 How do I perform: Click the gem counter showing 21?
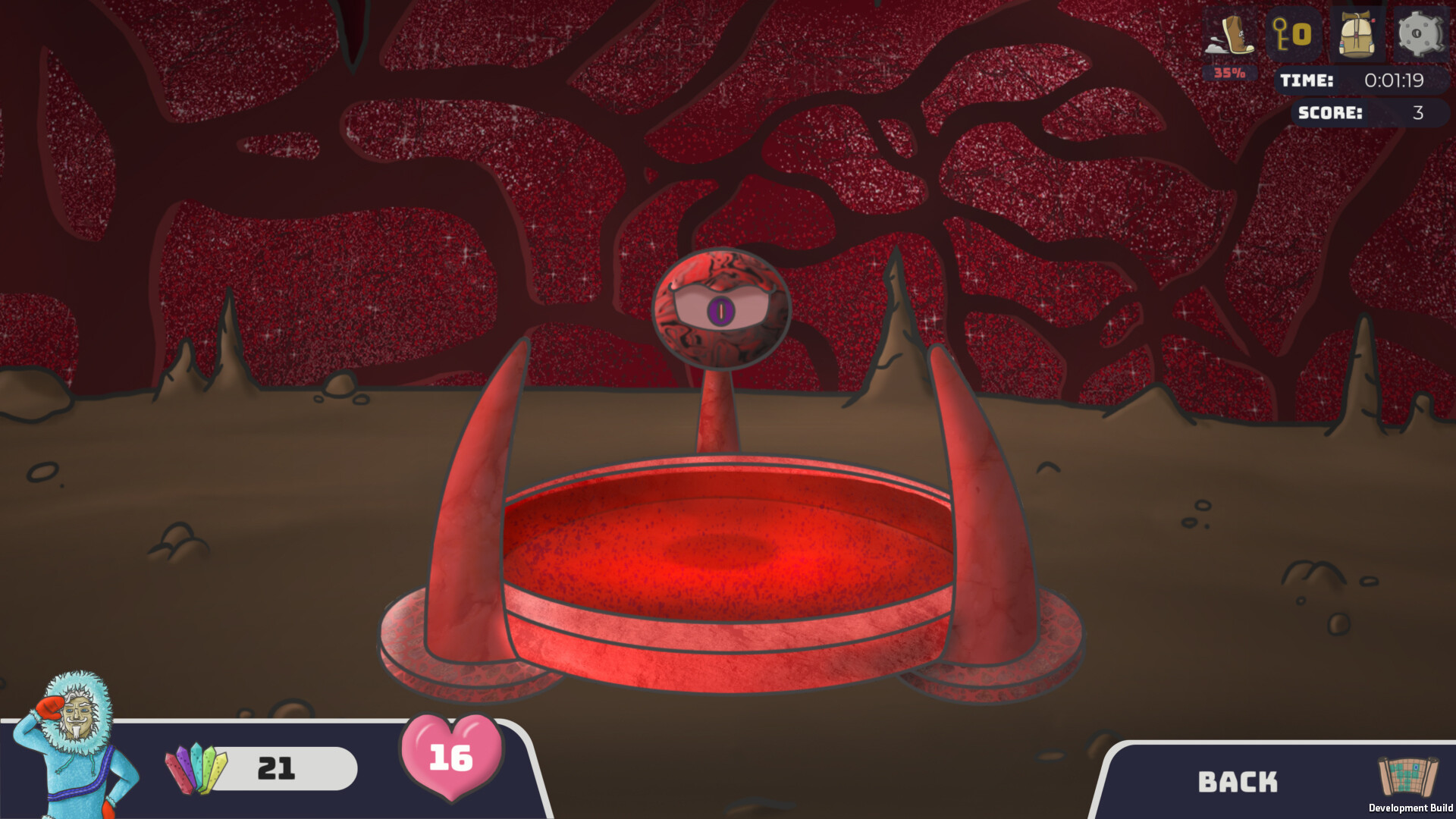point(278,767)
